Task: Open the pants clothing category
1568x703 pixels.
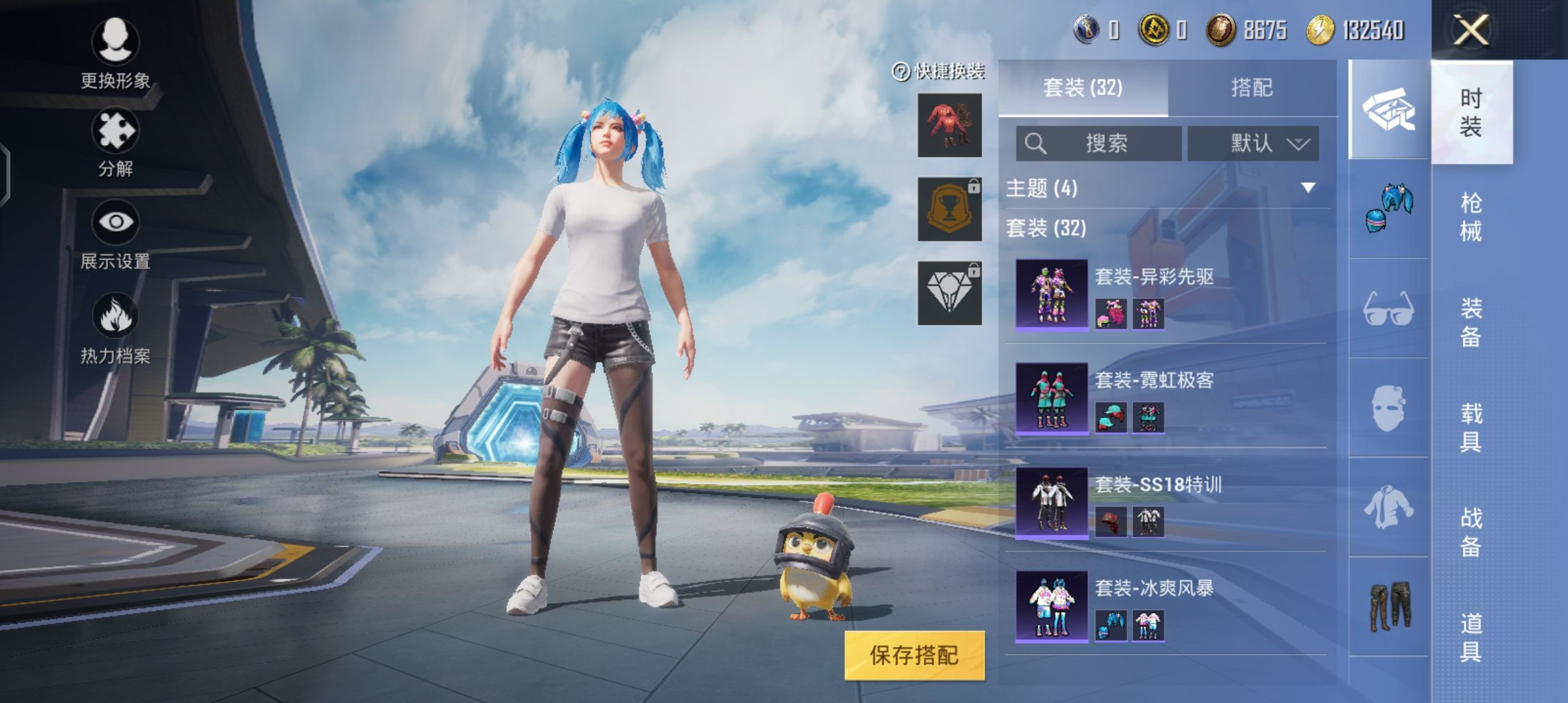Action: pos(1388,606)
